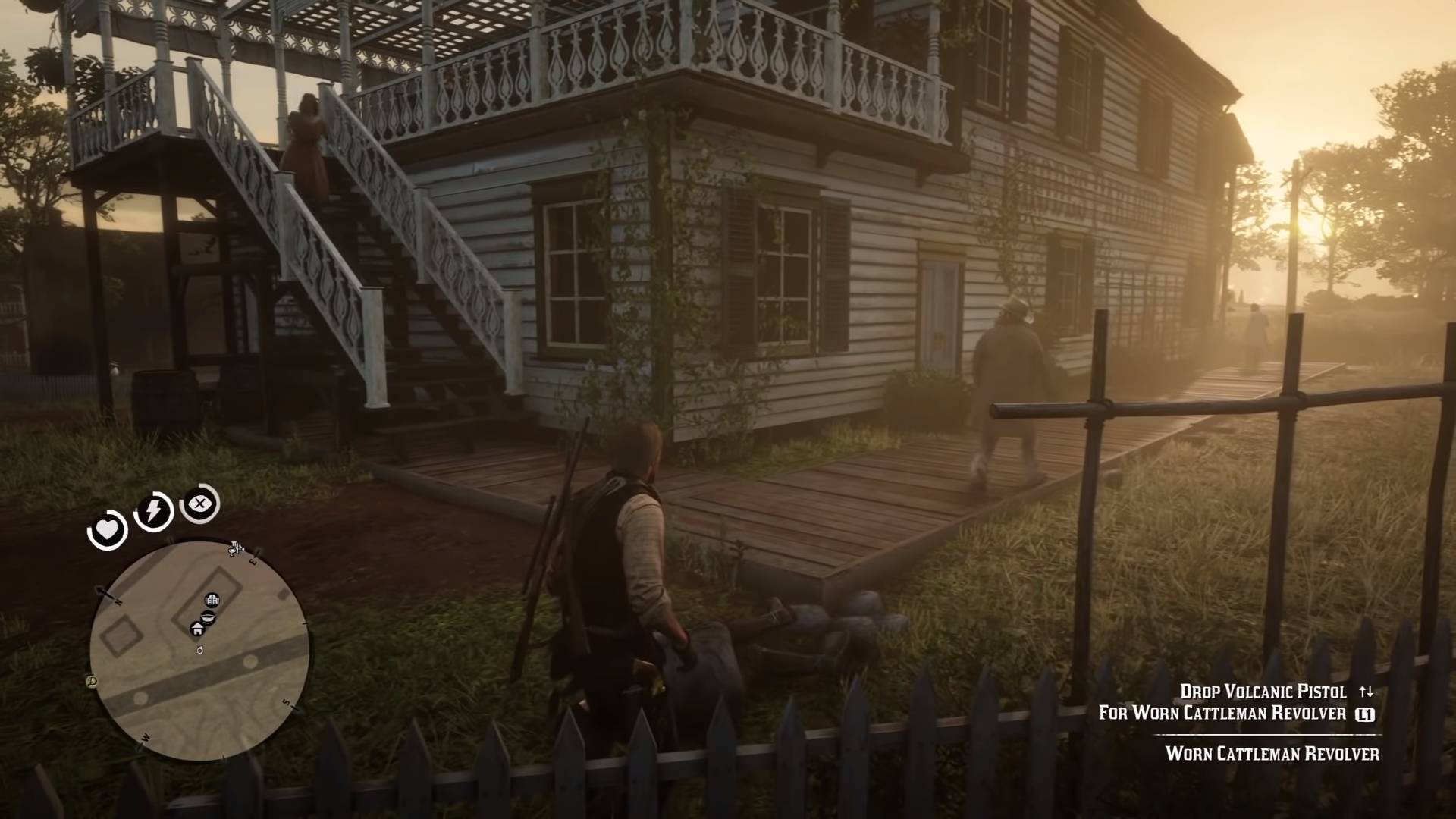This screenshot has height=819, width=1456.
Task: Select the weapon swap up-down arrows icon
Action: [1367, 692]
